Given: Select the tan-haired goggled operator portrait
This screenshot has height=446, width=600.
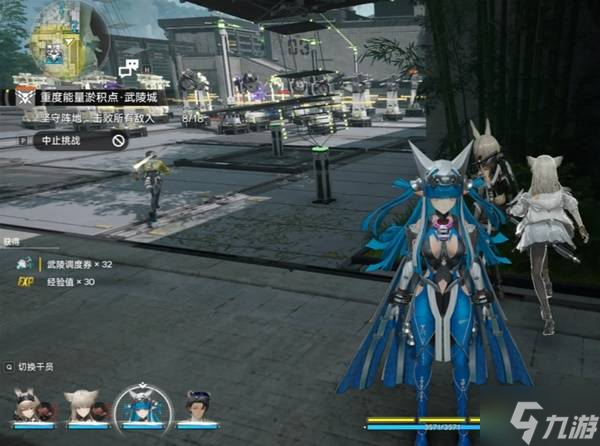Looking at the screenshot, I should (x=29, y=407).
